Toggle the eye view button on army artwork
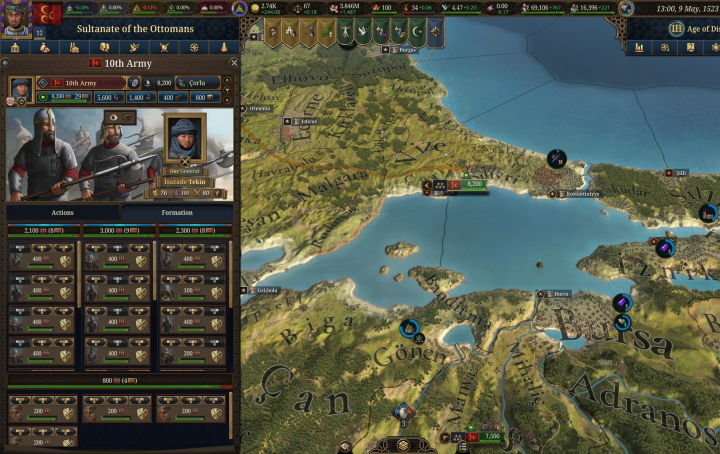720x454 pixels. tap(115, 116)
